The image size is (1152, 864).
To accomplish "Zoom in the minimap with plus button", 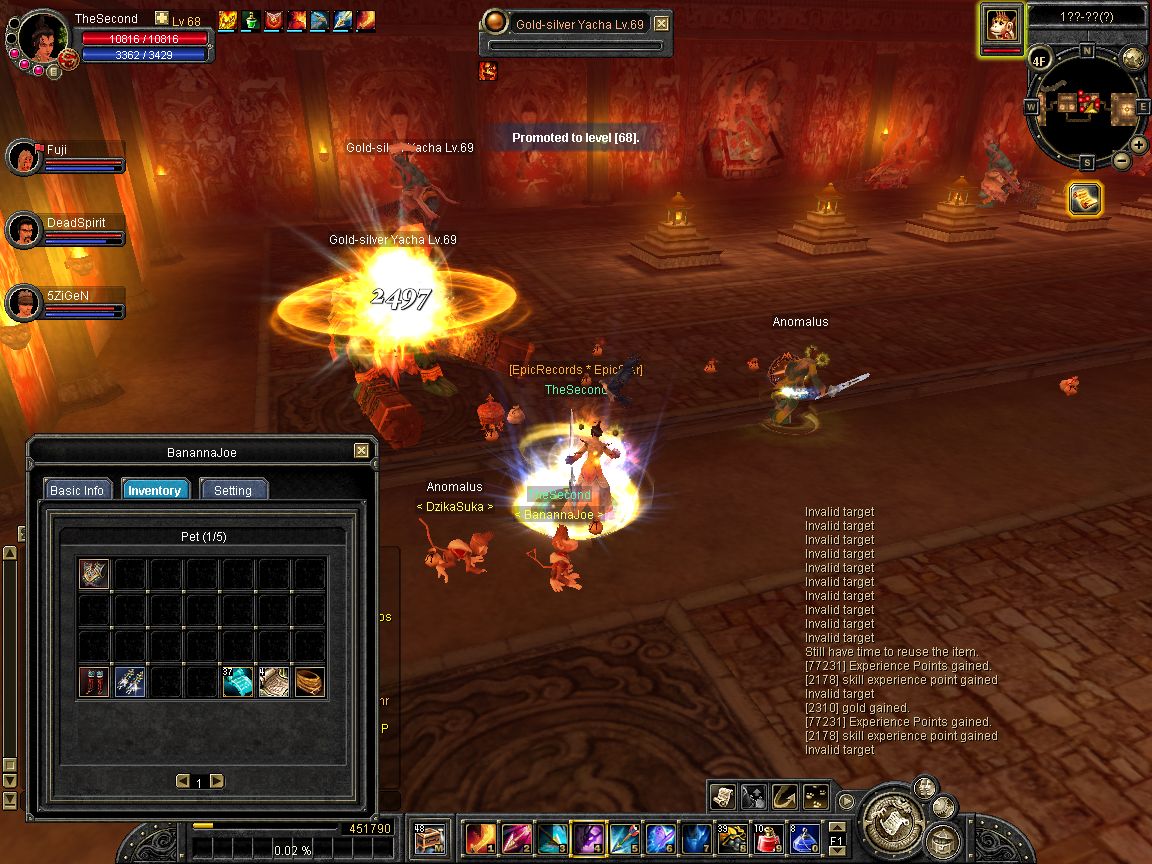I will (x=1138, y=145).
